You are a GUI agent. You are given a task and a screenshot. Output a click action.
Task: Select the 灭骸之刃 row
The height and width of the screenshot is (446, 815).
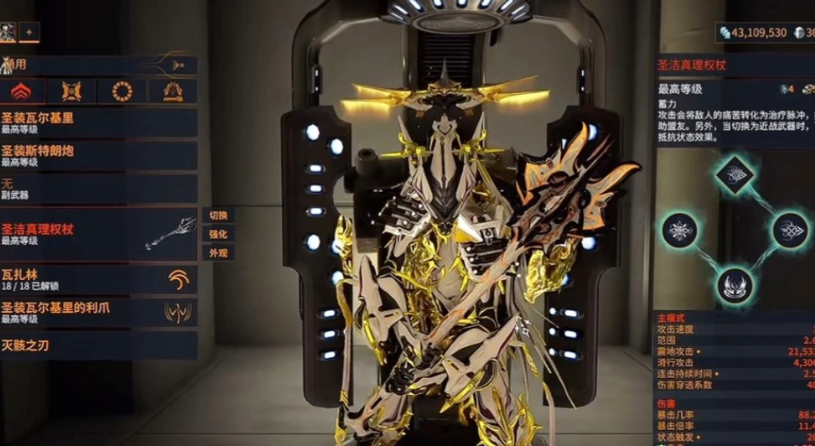(x=98, y=345)
